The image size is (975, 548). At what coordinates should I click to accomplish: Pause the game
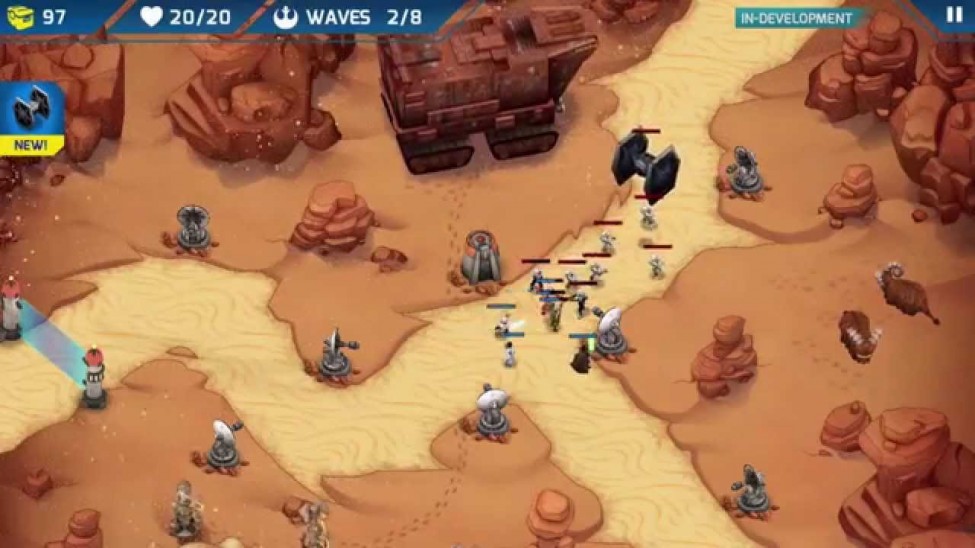[951, 16]
